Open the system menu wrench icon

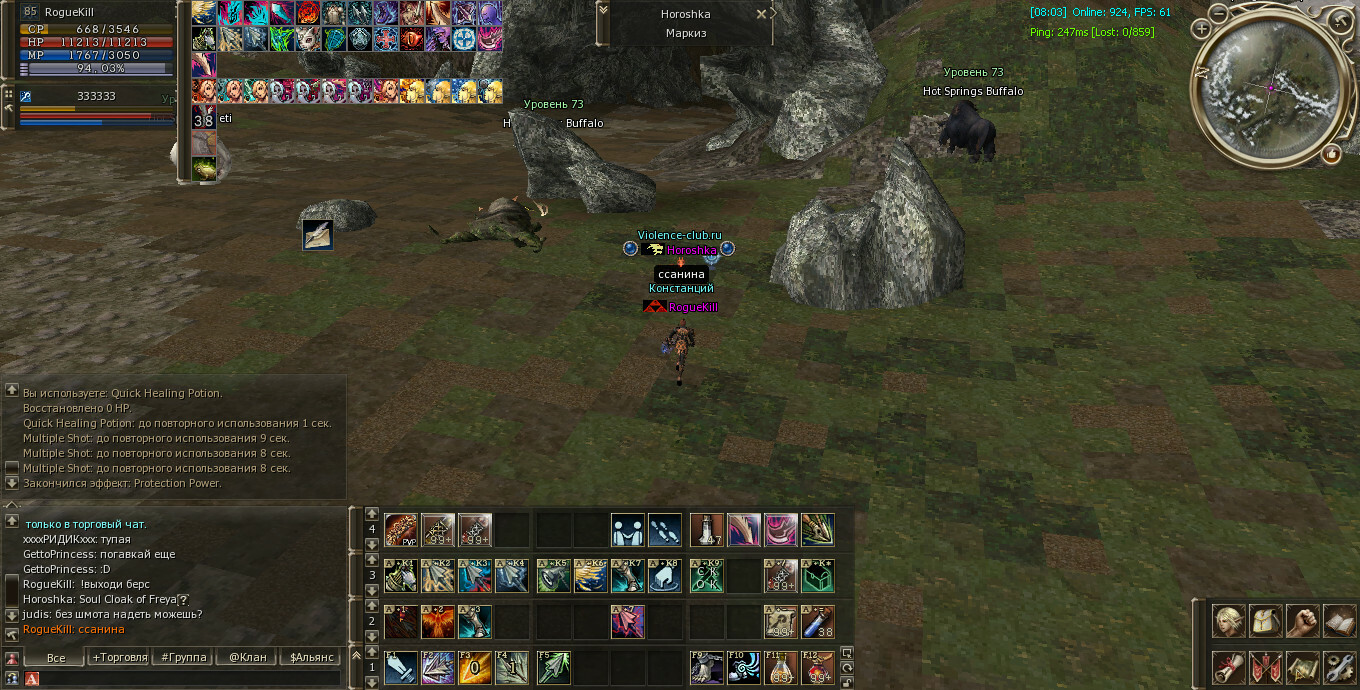[x=1339, y=666]
